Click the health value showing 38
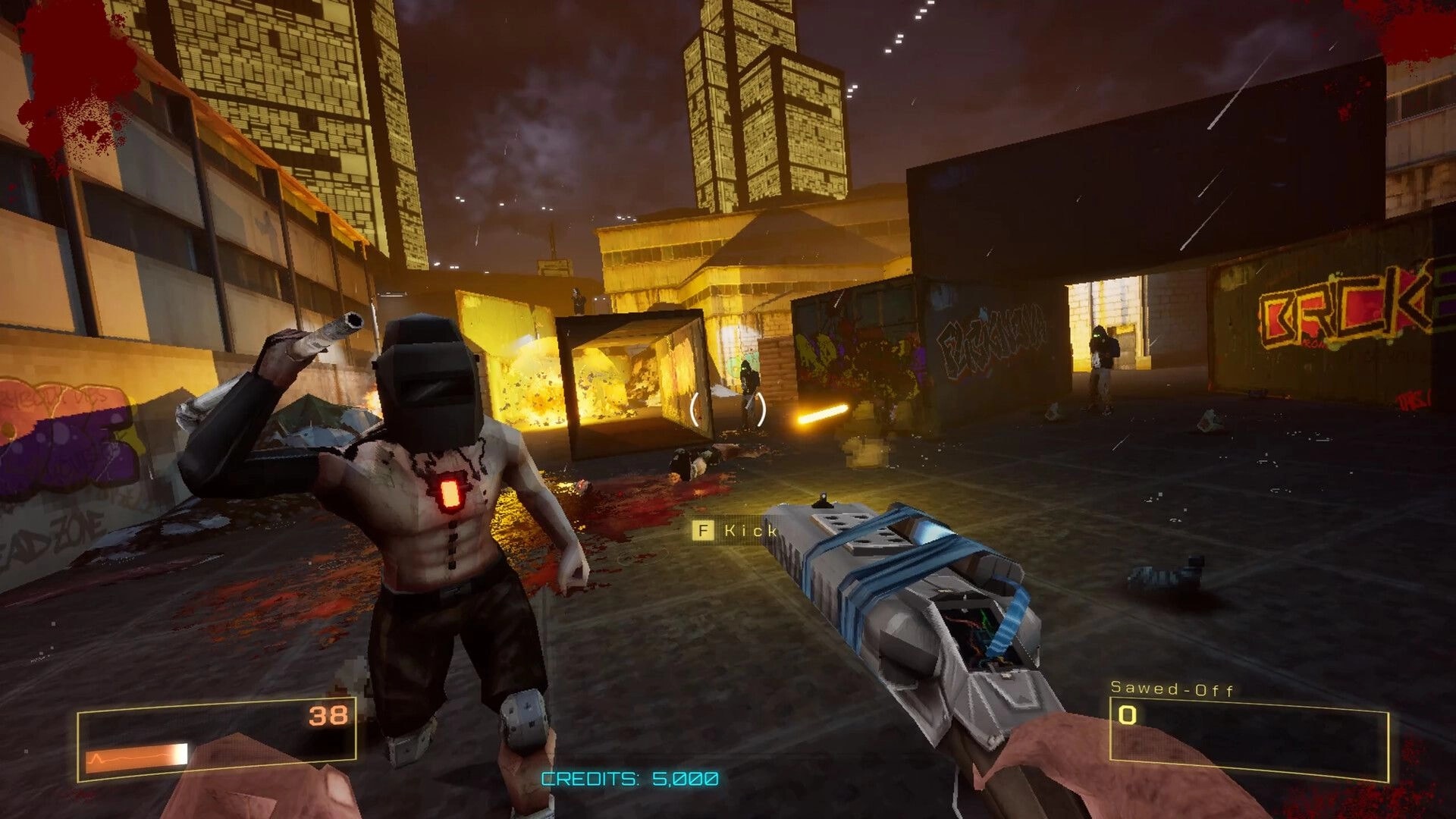The image size is (1456, 819). coord(328,714)
